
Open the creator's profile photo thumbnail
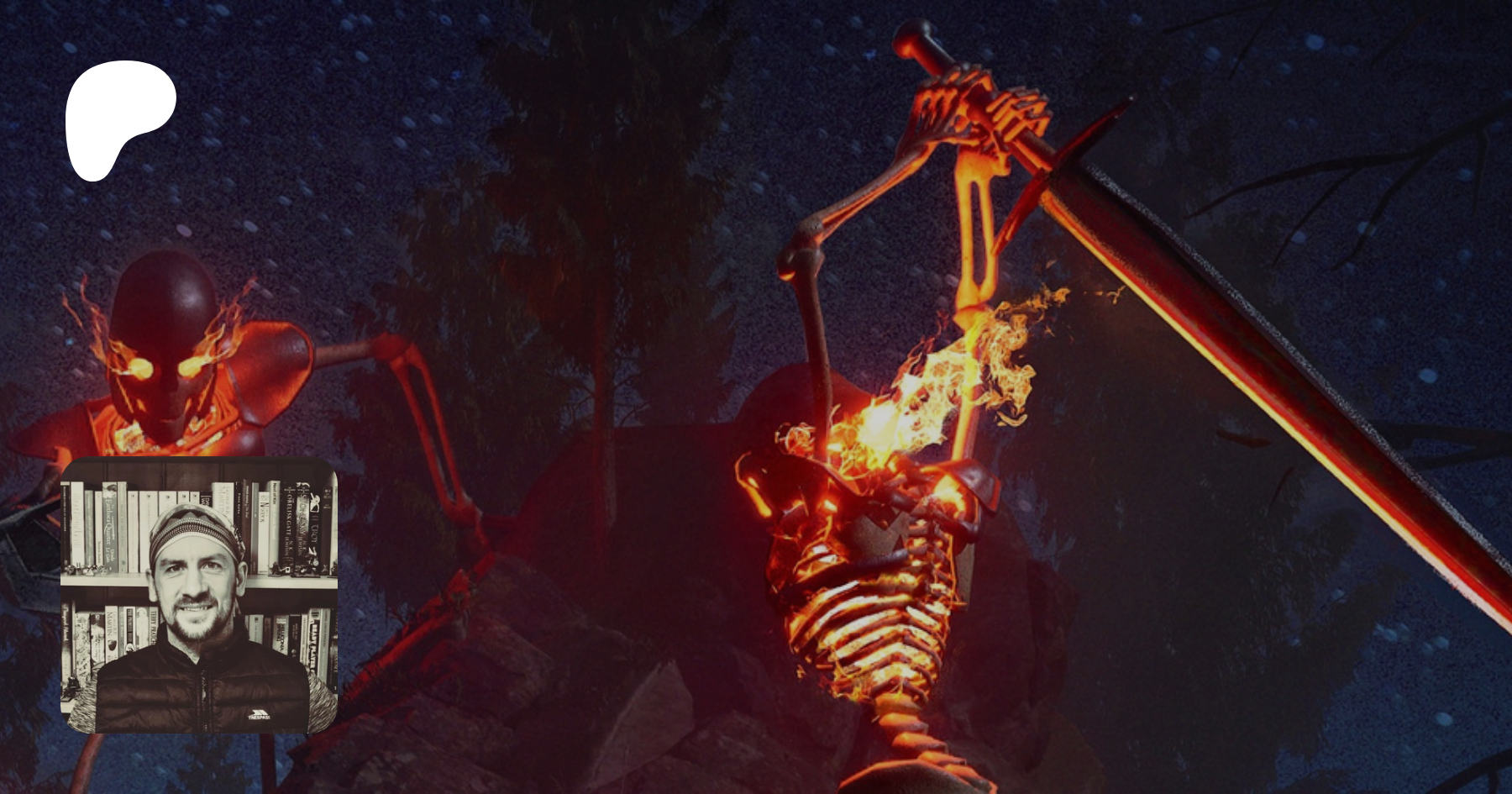[x=199, y=595]
